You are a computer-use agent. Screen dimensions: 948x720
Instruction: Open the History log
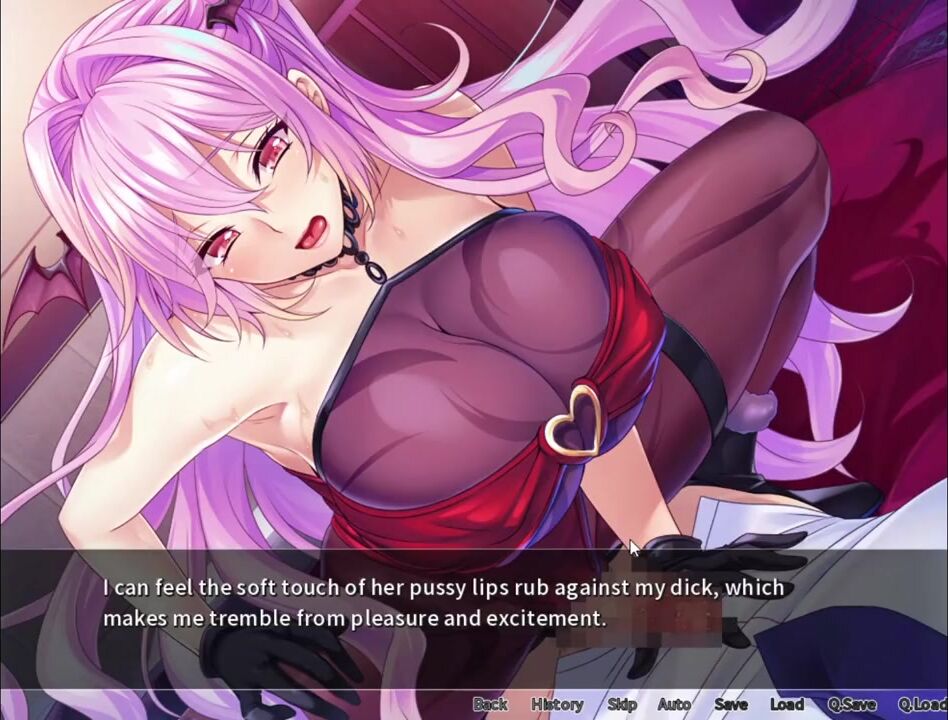(x=557, y=704)
